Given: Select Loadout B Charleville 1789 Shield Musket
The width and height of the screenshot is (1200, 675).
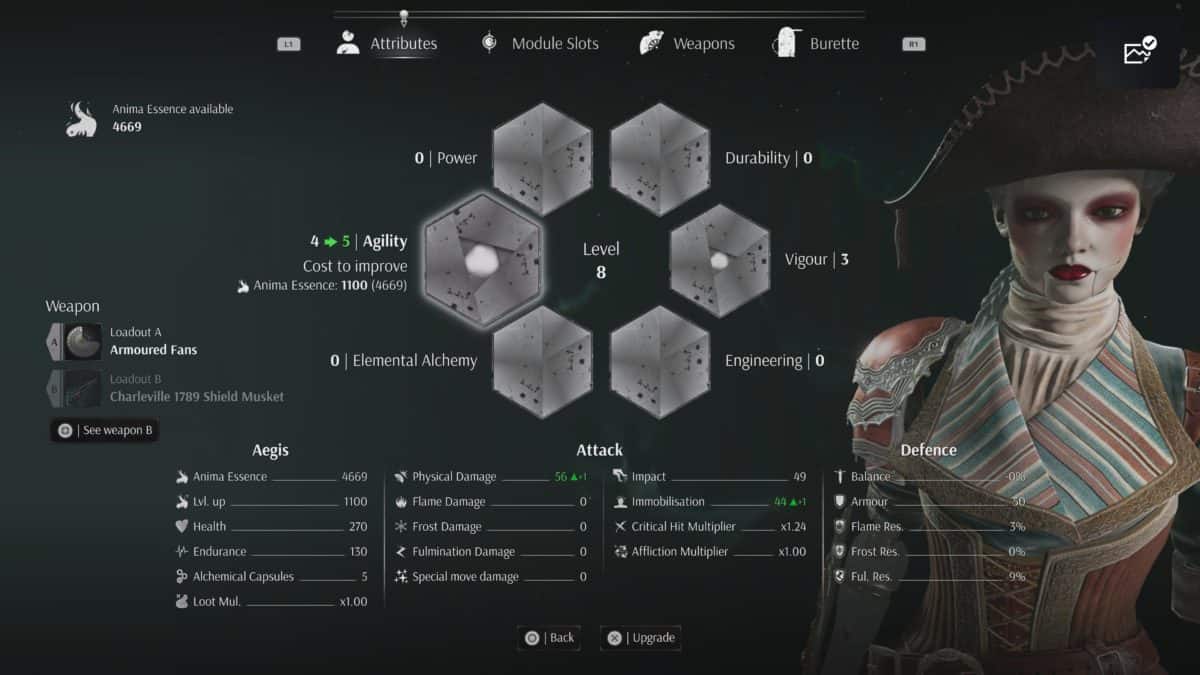Looking at the screenshot, I should click(x=167, y=388).
